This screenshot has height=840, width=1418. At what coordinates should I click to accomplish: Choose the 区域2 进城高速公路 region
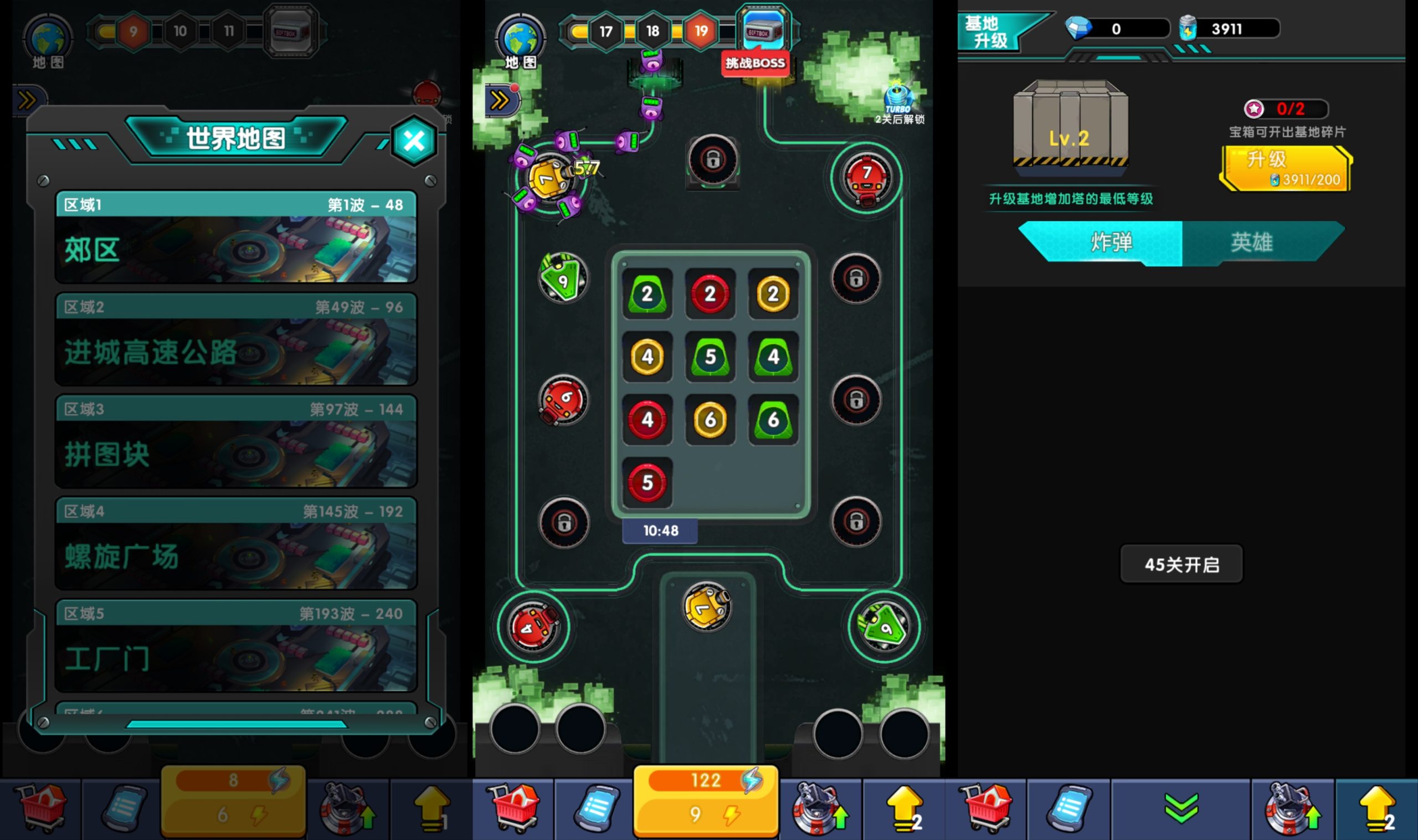pyautogui.click(x=235, y=339)
